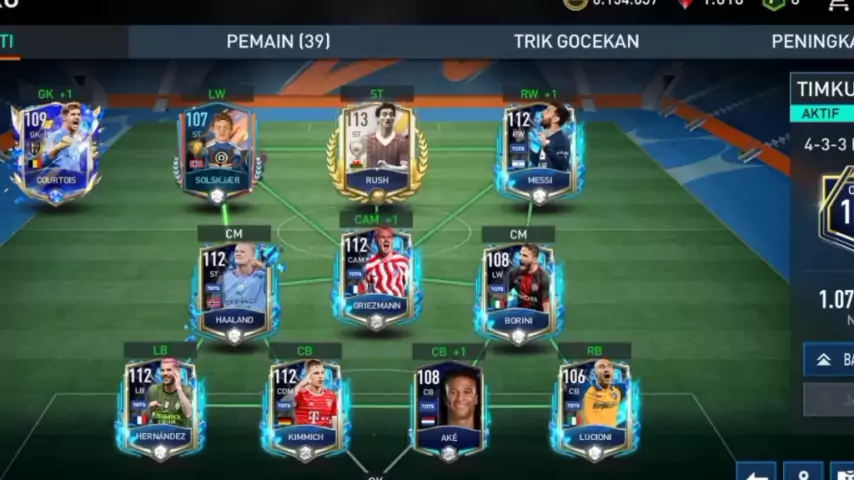Choose the Griezmann CAM card
854x480 pixels.
pos(376,280)
